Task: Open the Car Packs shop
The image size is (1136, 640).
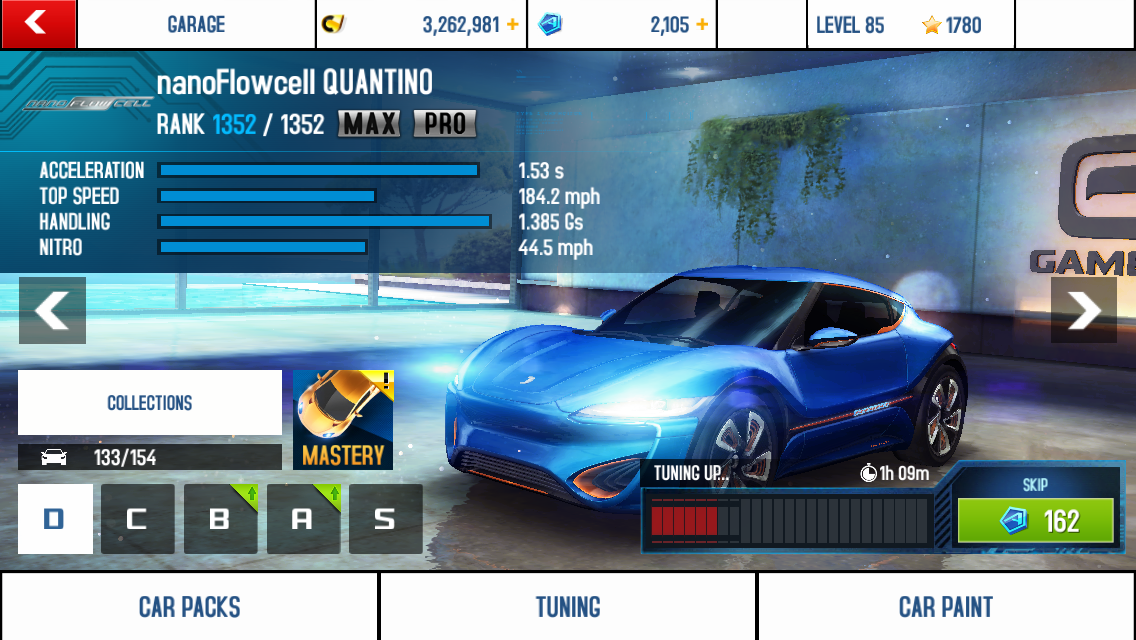Action: [x=189, y=607]
